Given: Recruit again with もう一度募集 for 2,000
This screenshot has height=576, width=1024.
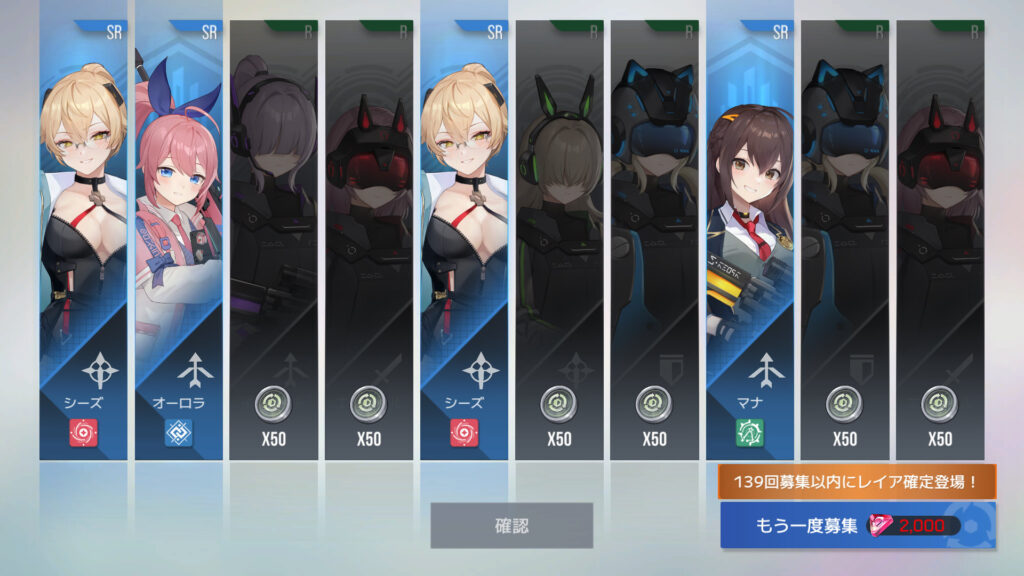Looking at the screenshot, I should point(856,525).
